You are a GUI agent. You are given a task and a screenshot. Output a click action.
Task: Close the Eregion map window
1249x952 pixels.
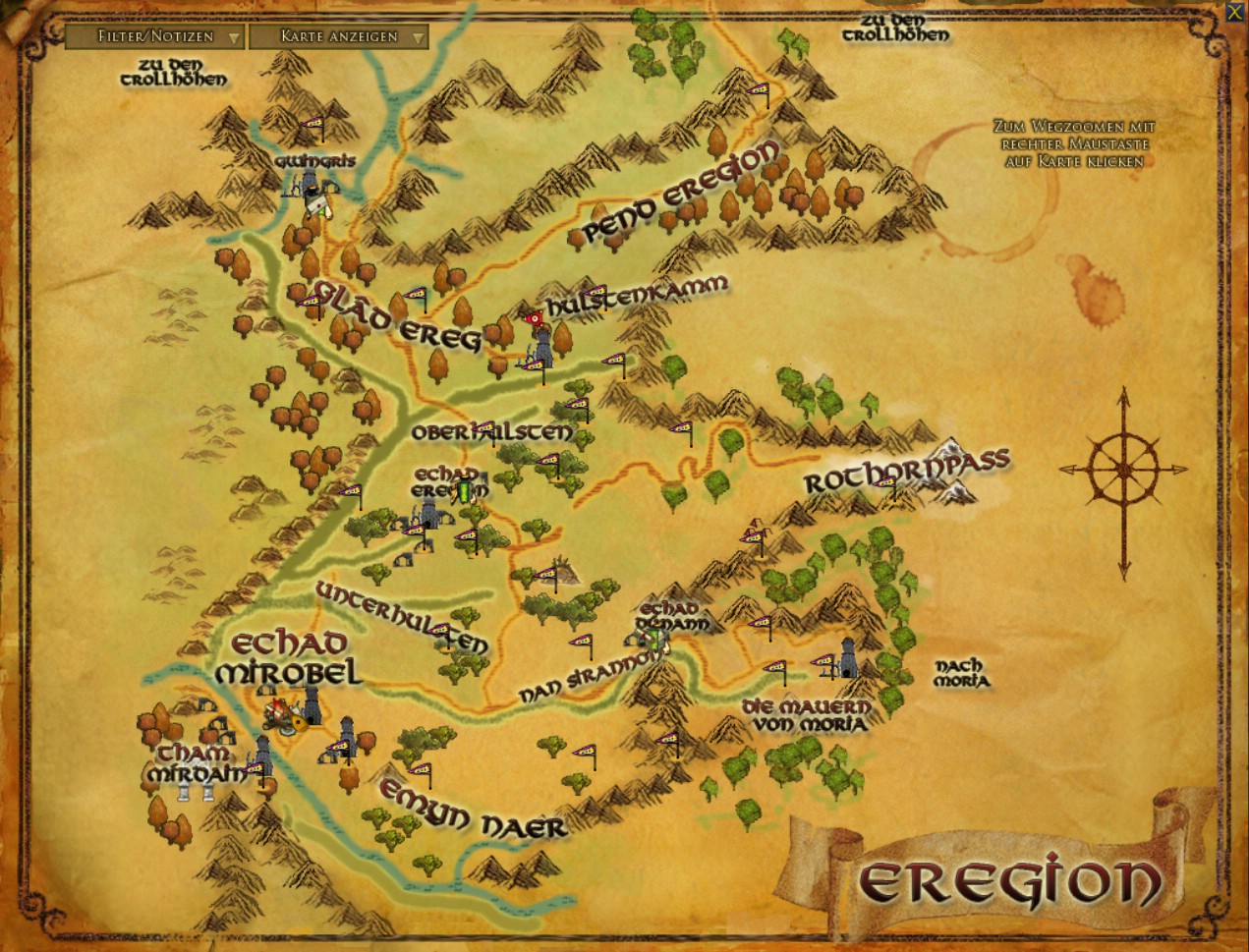1235,11
